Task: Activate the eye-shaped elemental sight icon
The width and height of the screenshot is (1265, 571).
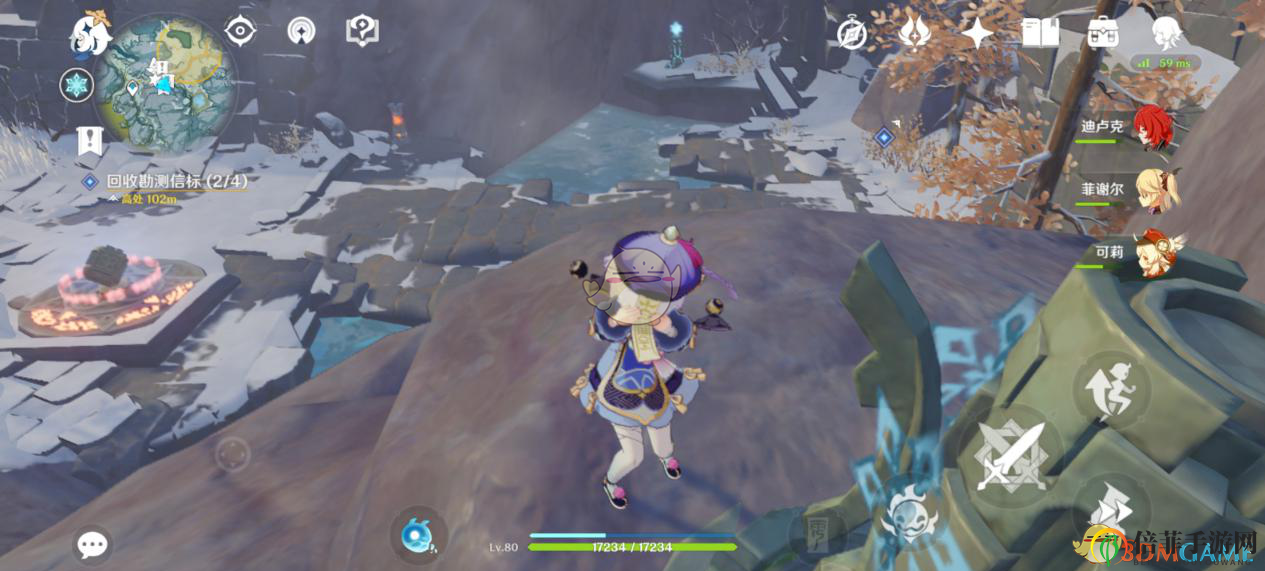Action: pyautogui.click(x=240, y=31)
